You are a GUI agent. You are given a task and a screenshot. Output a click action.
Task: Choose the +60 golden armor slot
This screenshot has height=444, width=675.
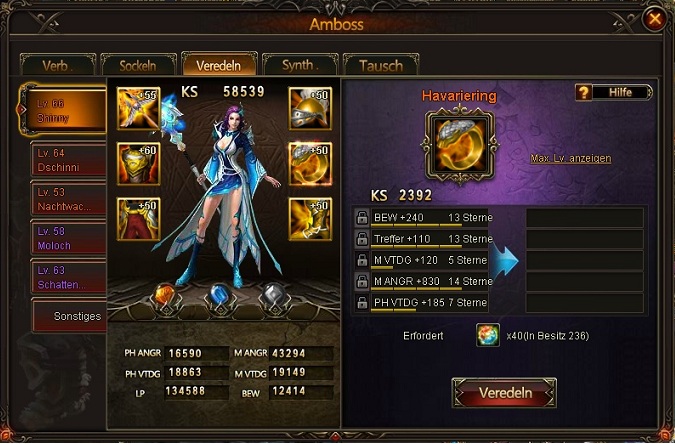click(137, 162)
